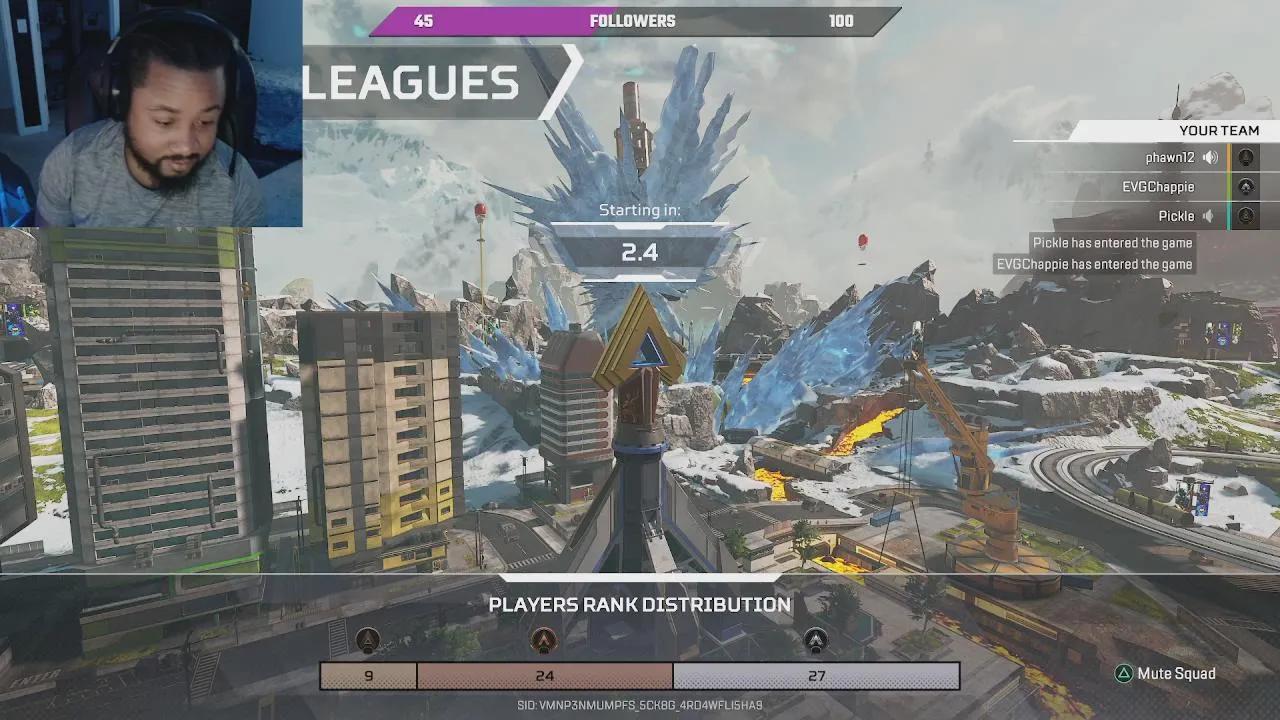This screenshot has height=720, width=1280.
Task: Select Pickle's legend portrait icon
Action: click(1246, 216)
